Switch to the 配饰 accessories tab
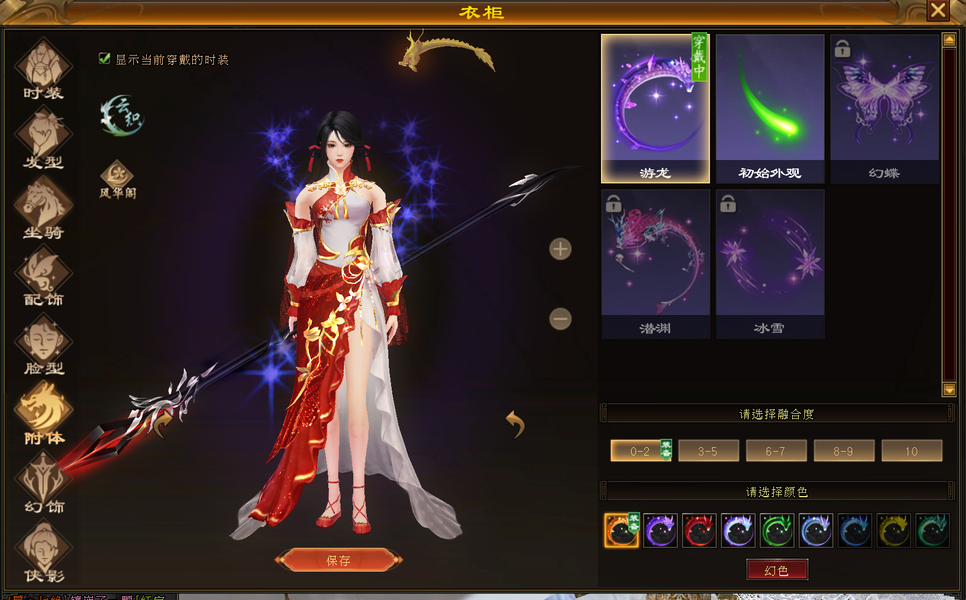Image resolution: width=966 pixels, height=600 pixels. [x=44, y=276]
